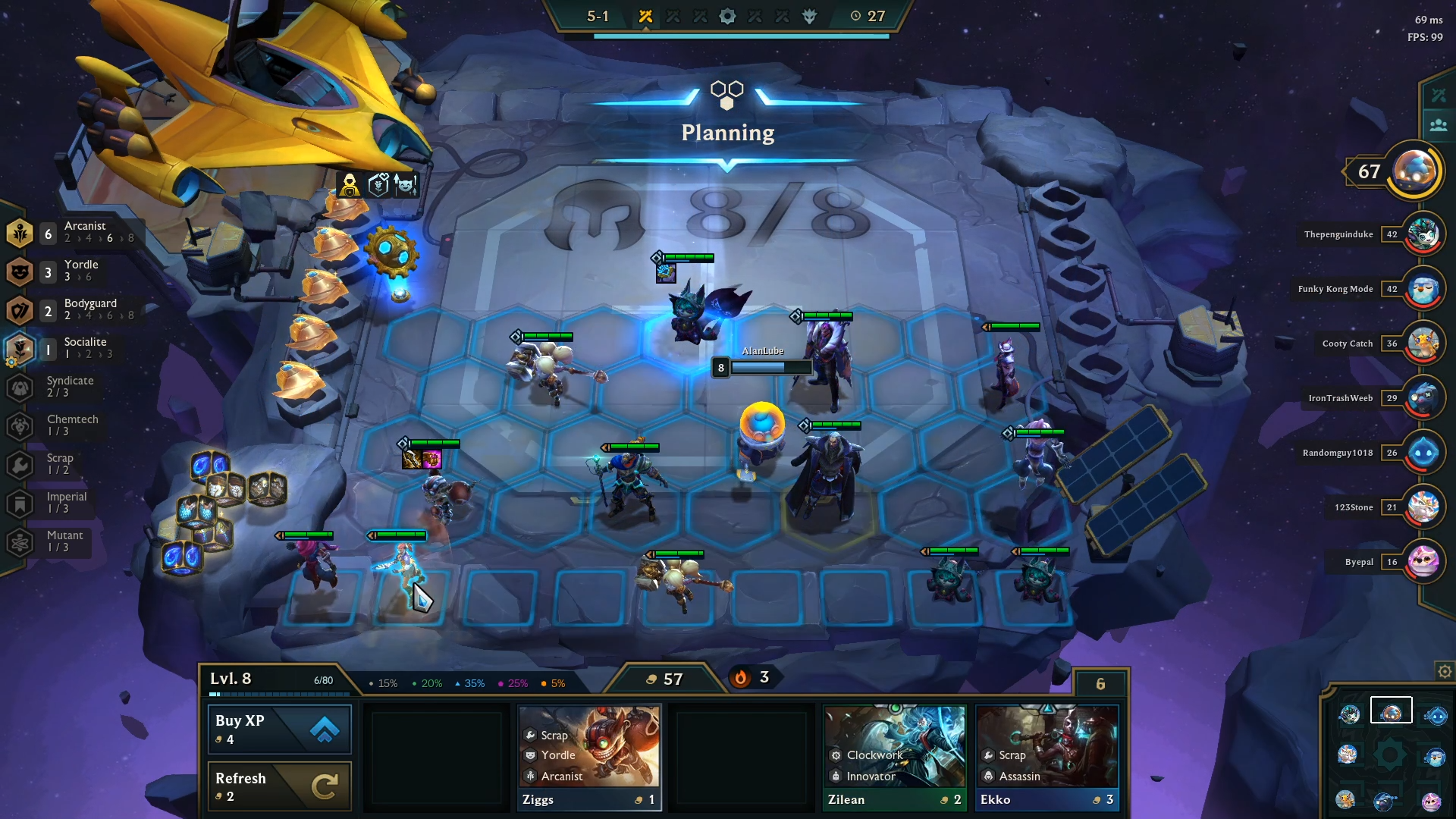Scout IronTrashWeeb's board
Viewport: 1456px width, 819px height.
[1423, 398]
